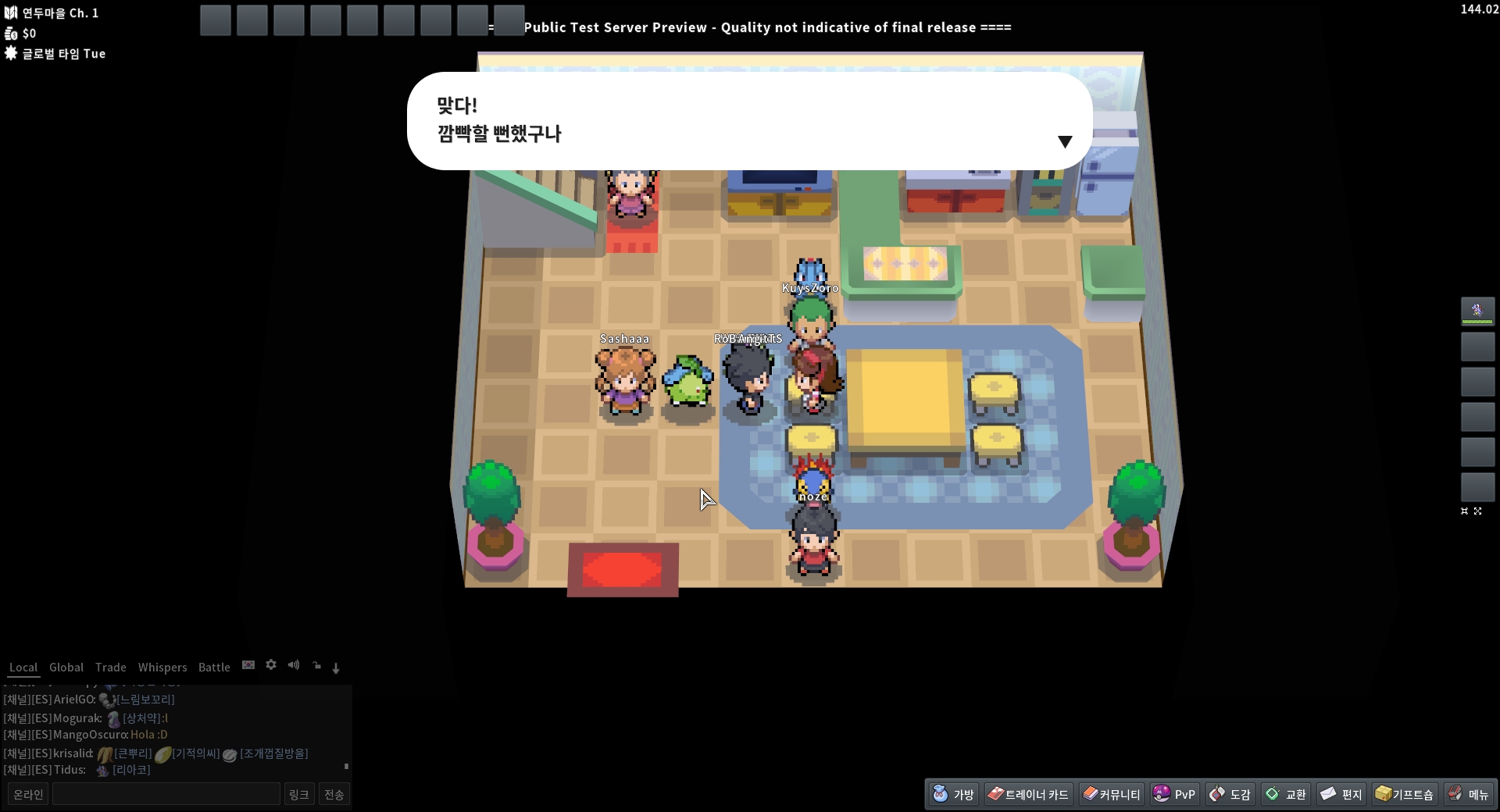Open the 메뉴 main menu
The width and height of the screenshot is (1500, 812).
(x=1469, y=794)
